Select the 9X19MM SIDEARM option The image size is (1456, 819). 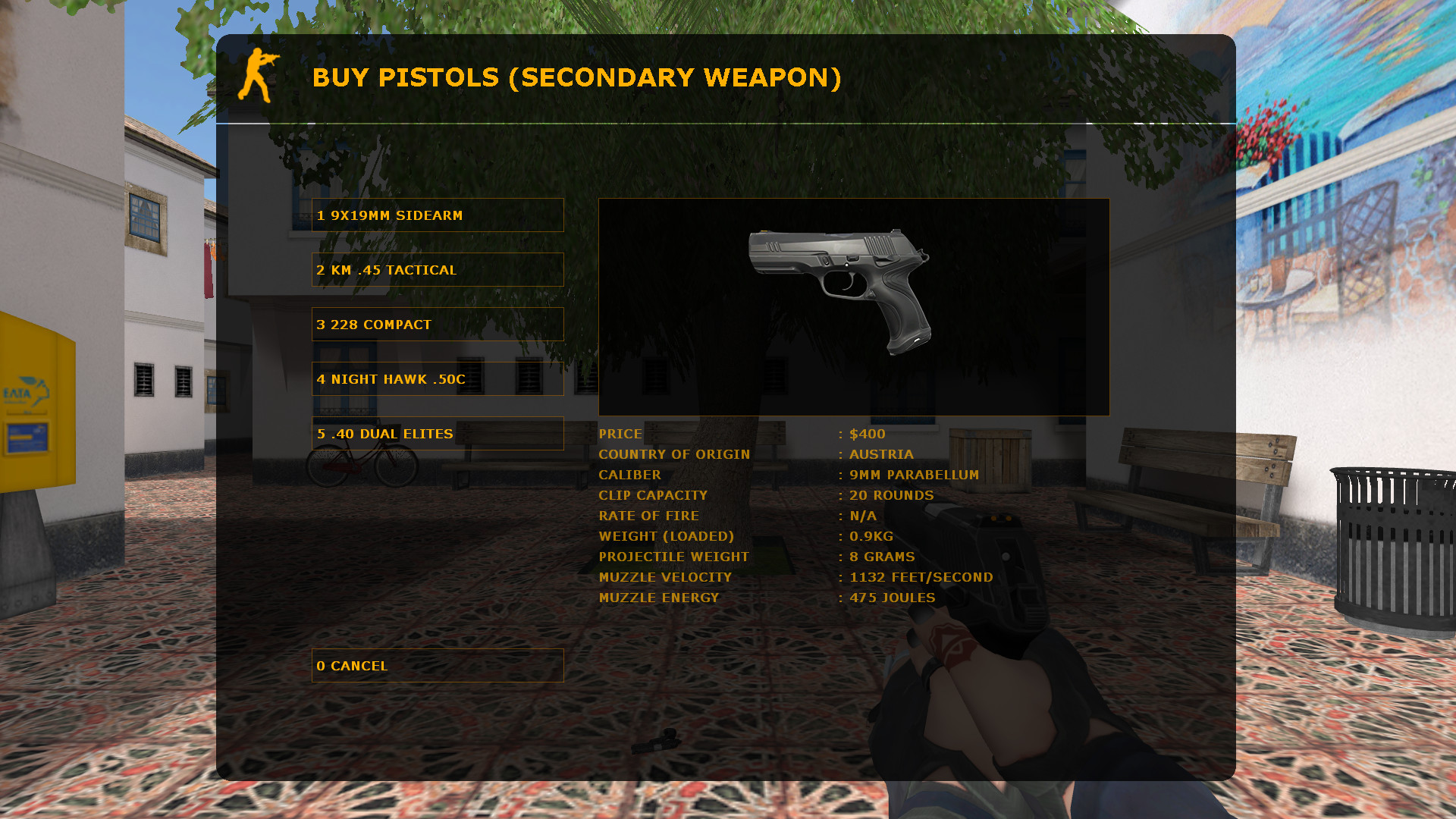438,215
